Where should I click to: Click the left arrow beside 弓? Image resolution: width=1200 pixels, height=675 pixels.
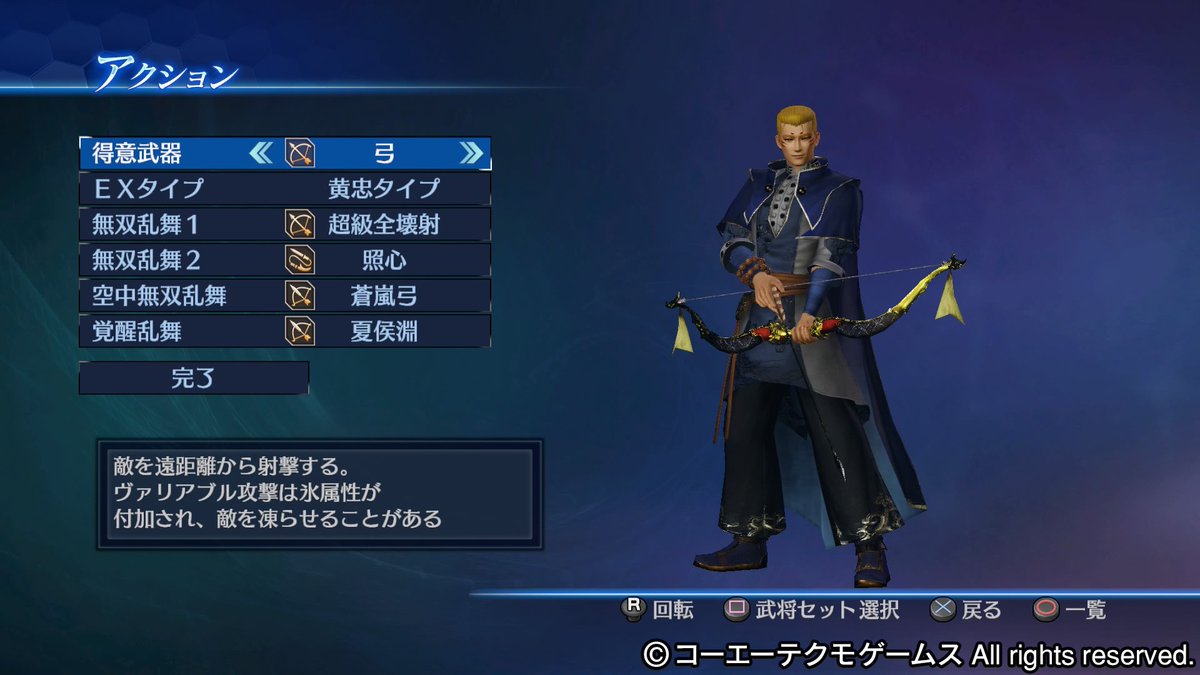click(260, 153)
